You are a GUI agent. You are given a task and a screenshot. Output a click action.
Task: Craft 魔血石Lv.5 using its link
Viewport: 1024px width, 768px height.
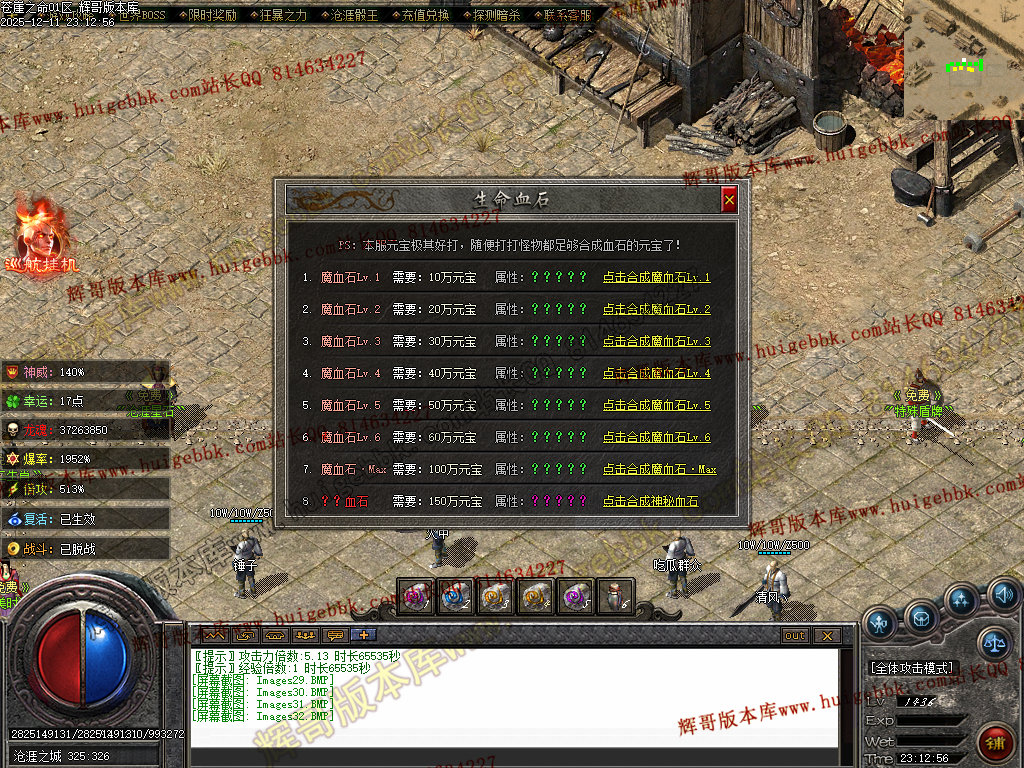point(656,405)
